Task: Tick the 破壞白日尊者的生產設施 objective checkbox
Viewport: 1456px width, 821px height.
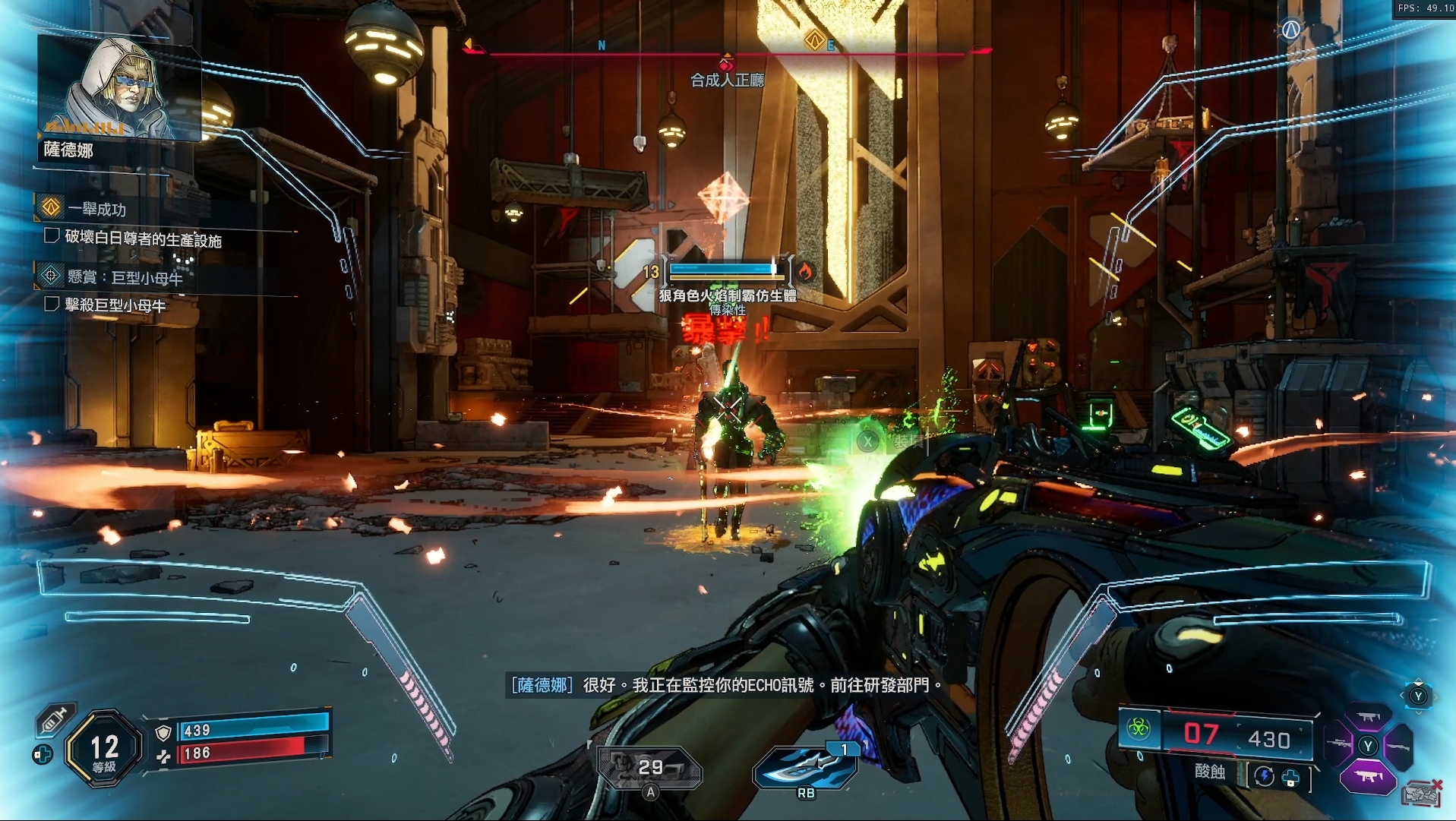Action: 52,236
